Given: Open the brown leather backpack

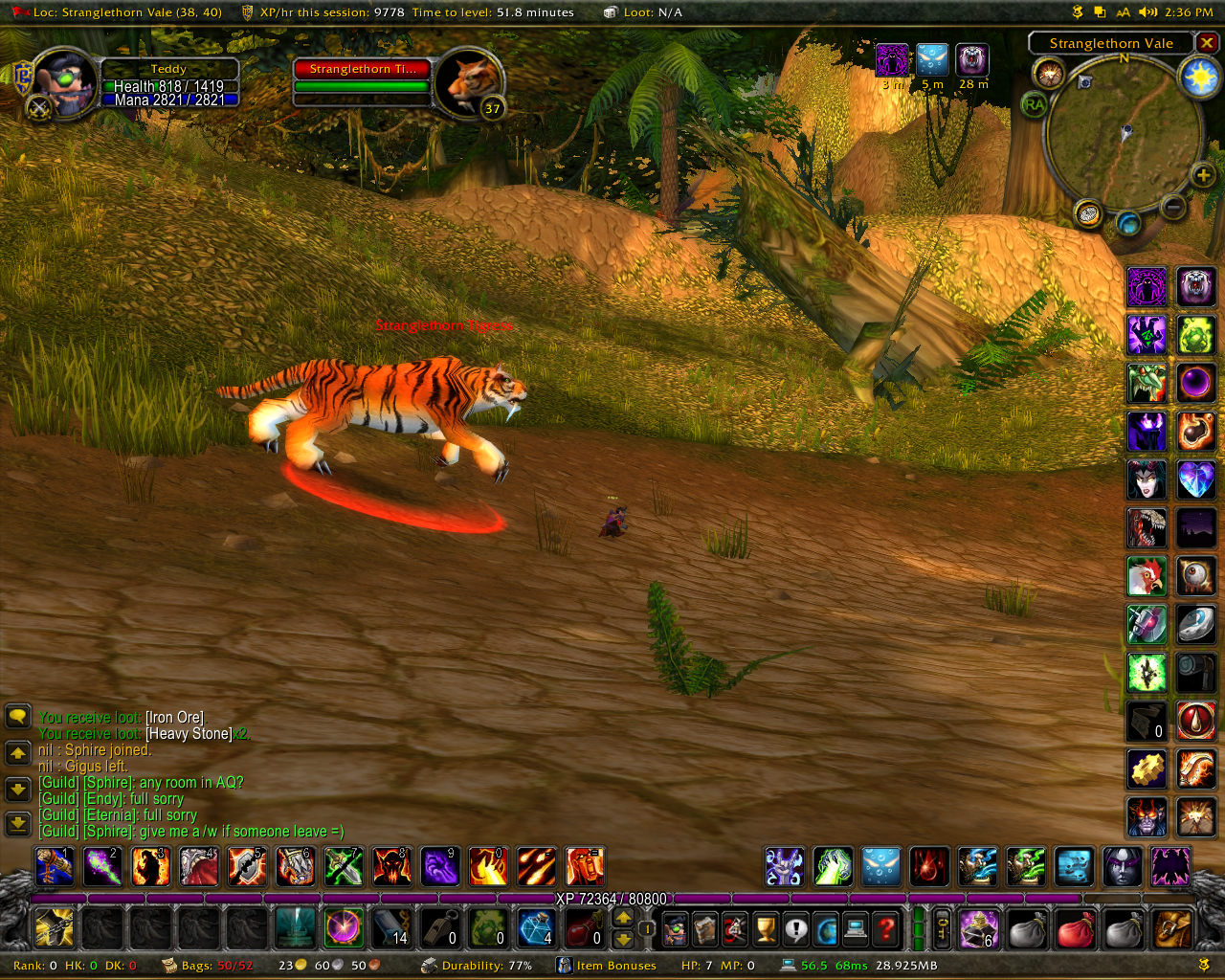Looking at the screenshot, I should [x=1172, y=927].
